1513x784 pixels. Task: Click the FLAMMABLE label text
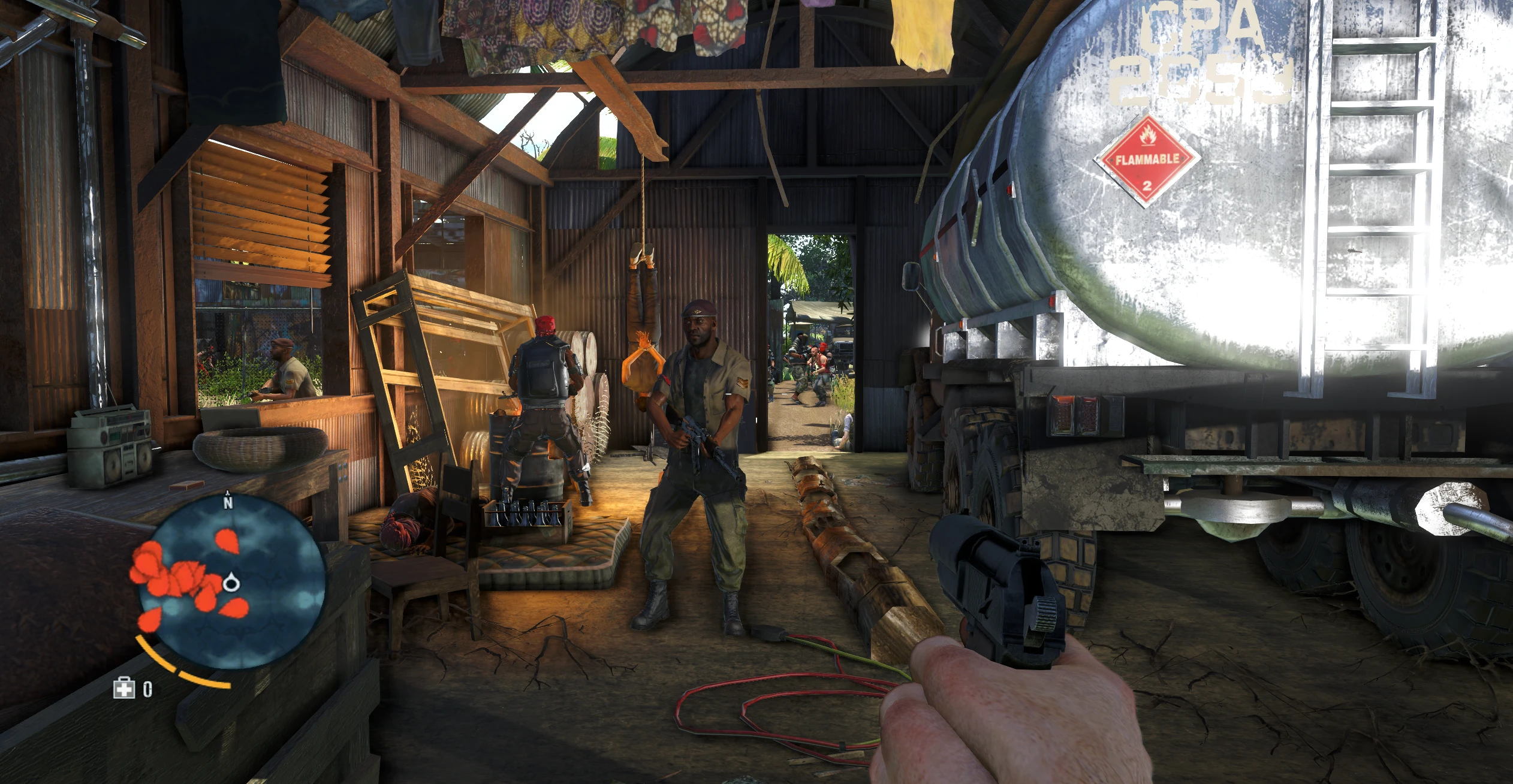coord(1147,159)
